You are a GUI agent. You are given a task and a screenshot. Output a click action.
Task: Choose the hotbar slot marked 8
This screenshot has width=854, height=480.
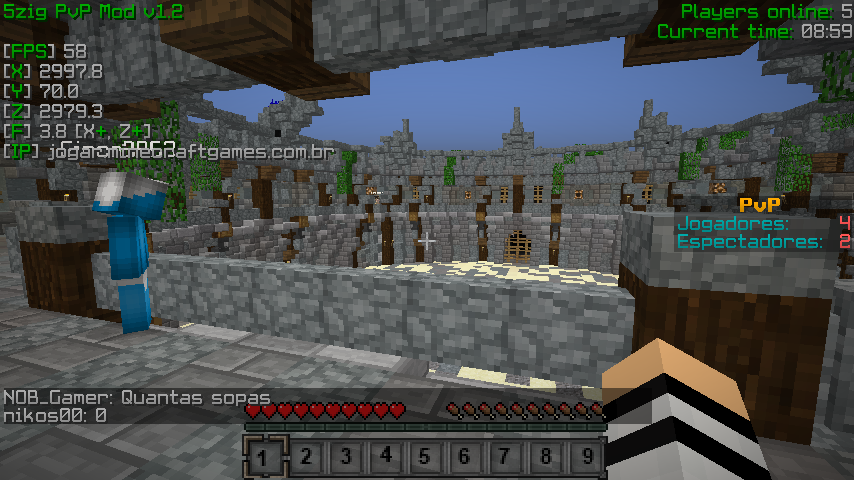tap(545, 458)
